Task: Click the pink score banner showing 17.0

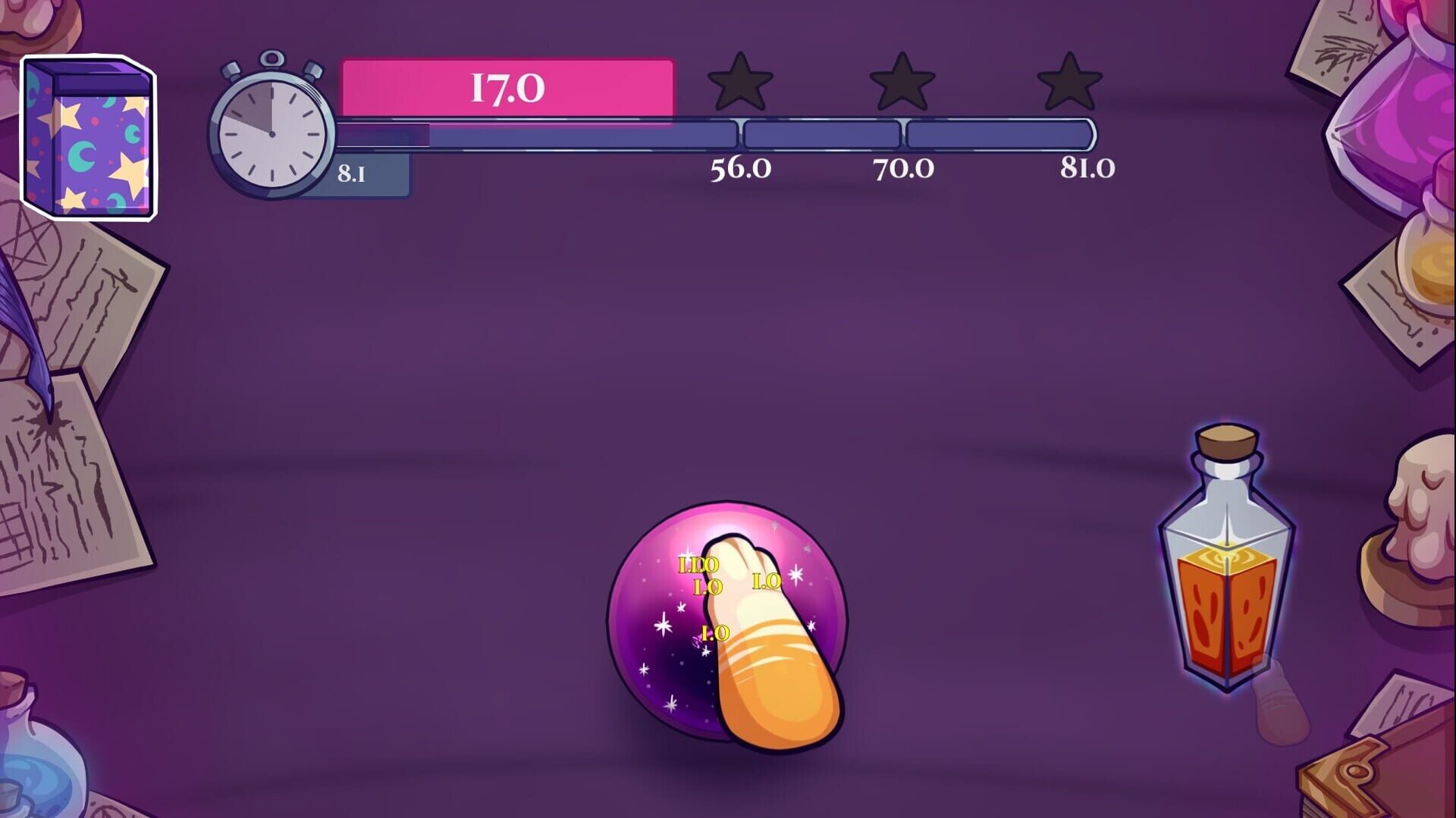Action: [x=507, y=87]
